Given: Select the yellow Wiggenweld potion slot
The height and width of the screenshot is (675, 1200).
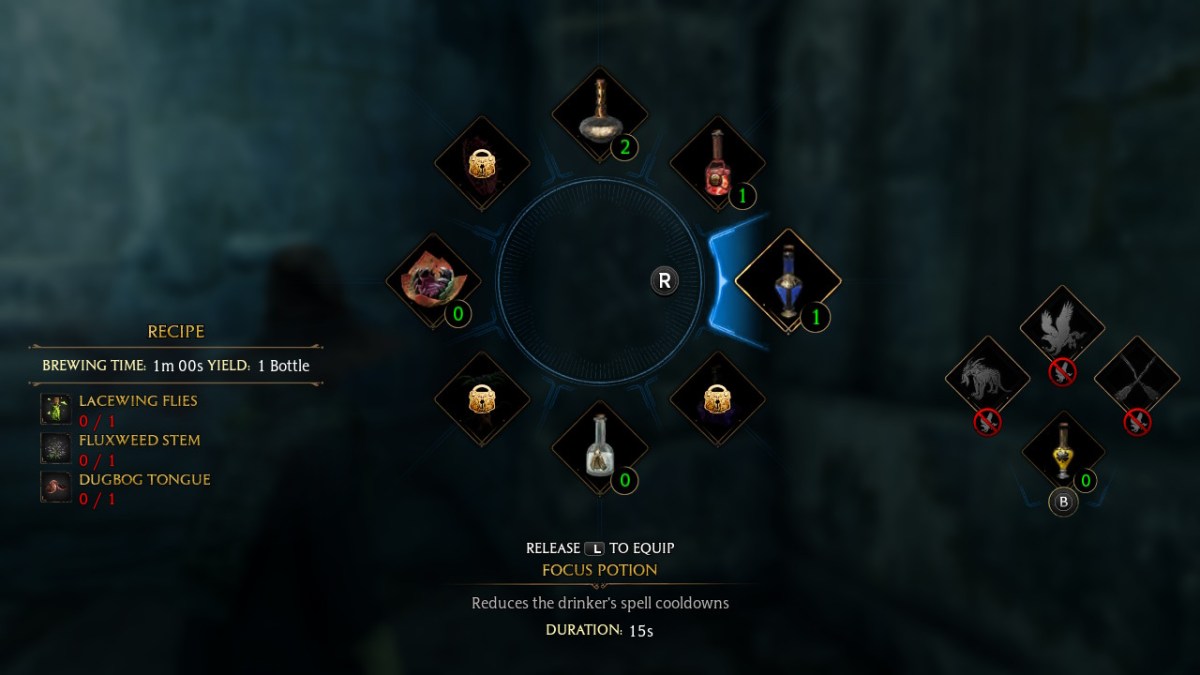Looking at the screenshot, I should 1062,454.
